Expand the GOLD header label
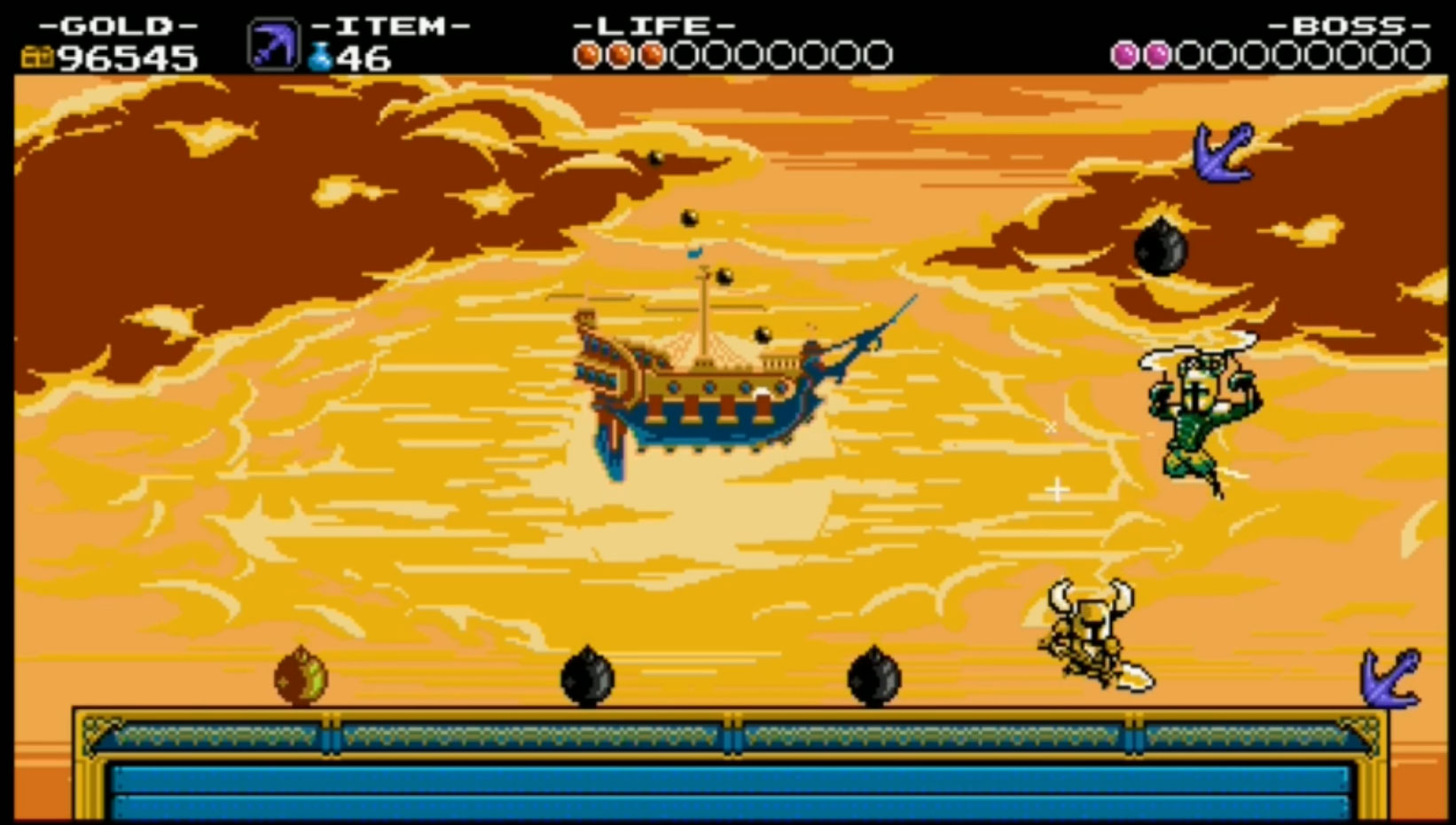Viewport: 1456px width, 825px height. 118,25
